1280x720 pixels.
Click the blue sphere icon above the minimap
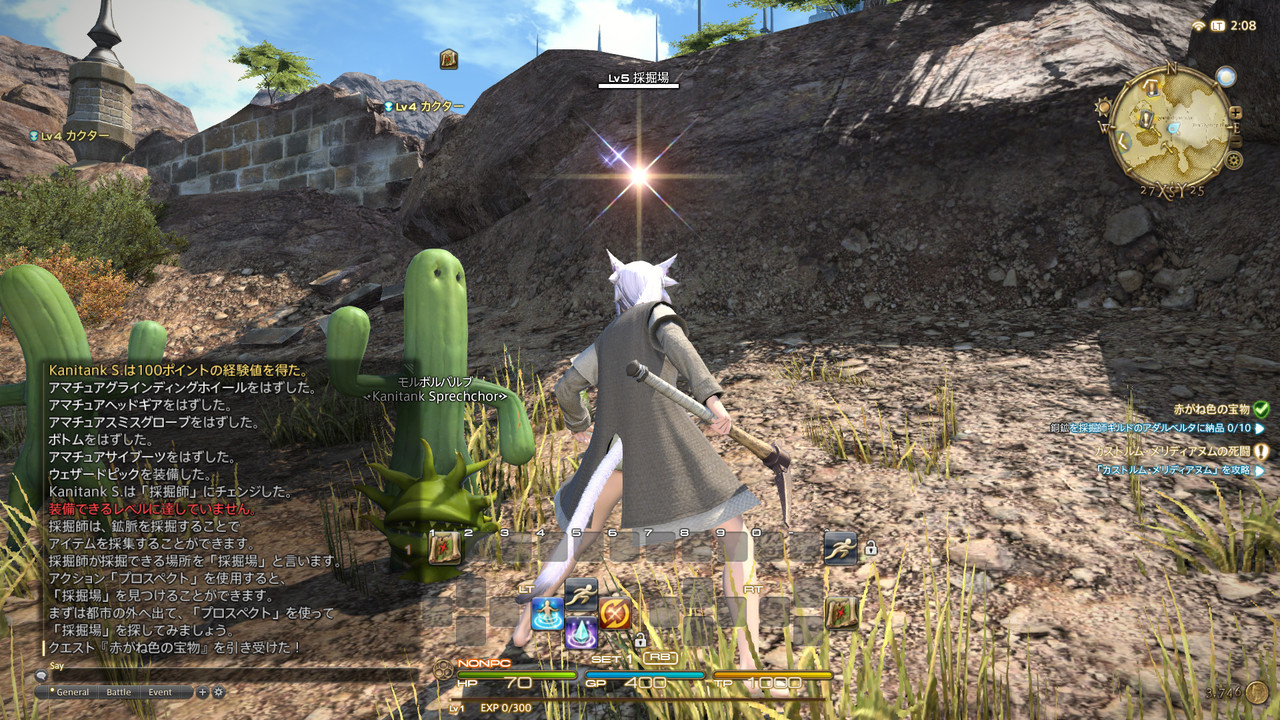coord(1227,75)
